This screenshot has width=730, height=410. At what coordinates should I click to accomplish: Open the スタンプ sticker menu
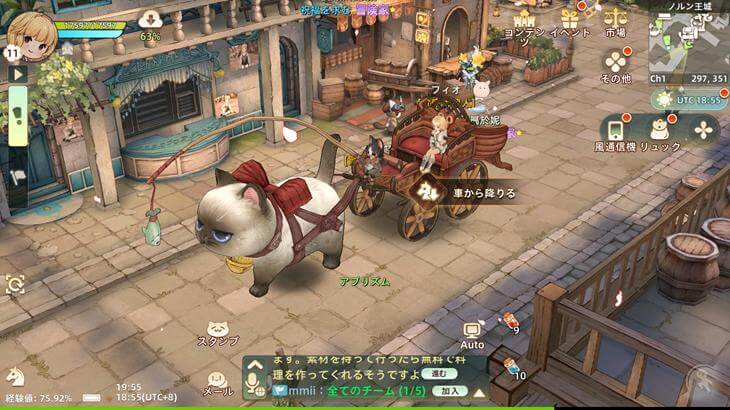click(x=217, y=334)
